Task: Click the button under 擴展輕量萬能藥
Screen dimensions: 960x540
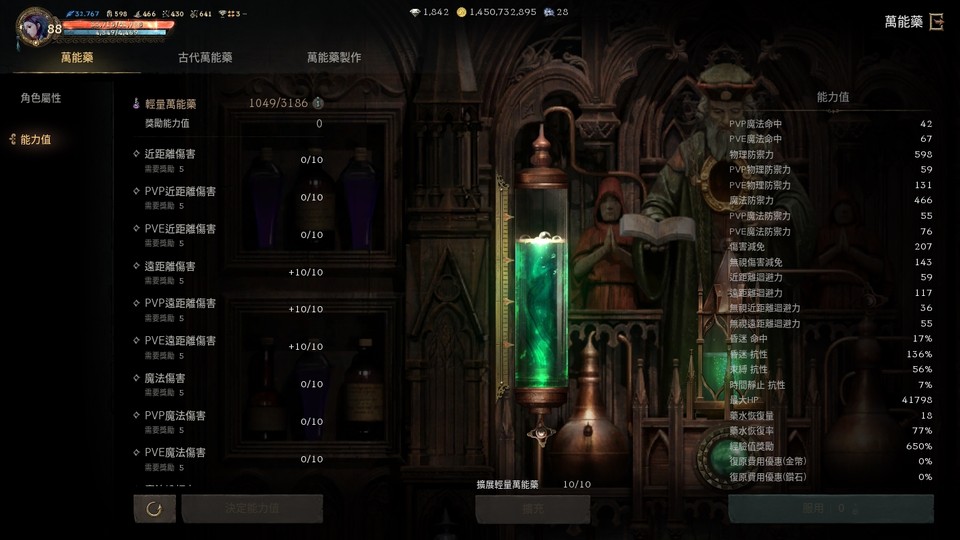Action: 533,509
